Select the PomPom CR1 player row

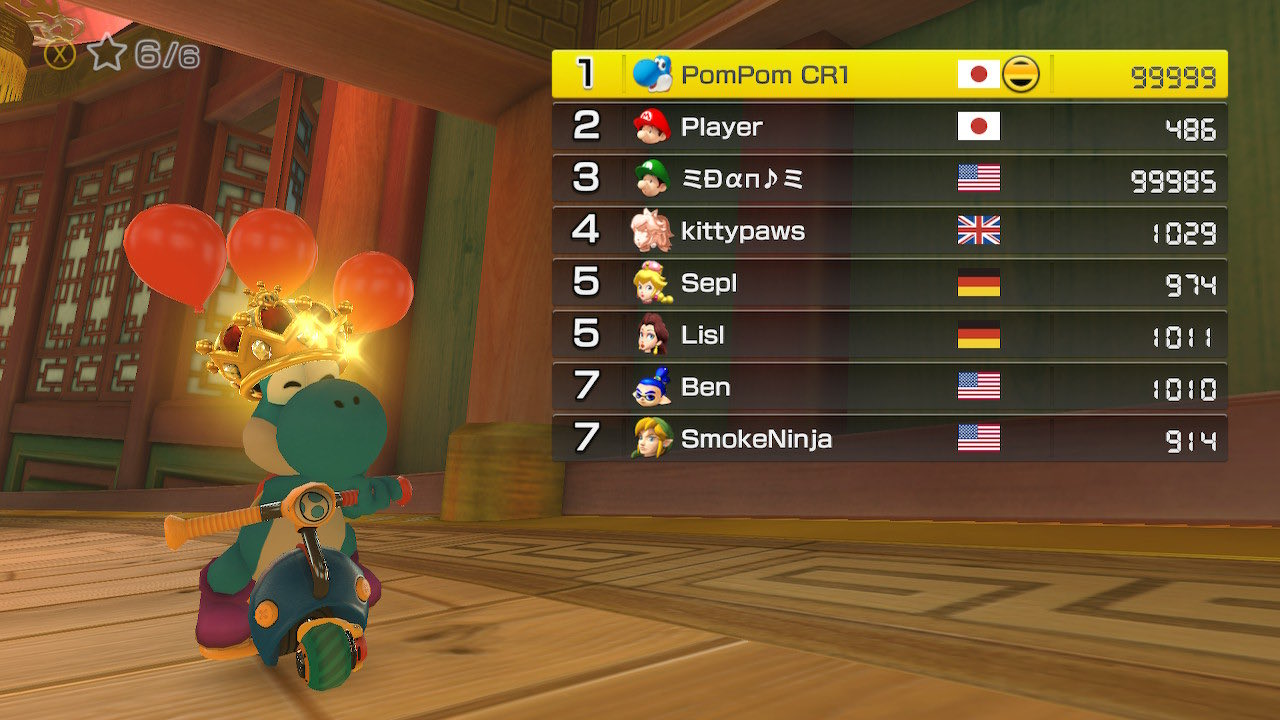point(889,75)
